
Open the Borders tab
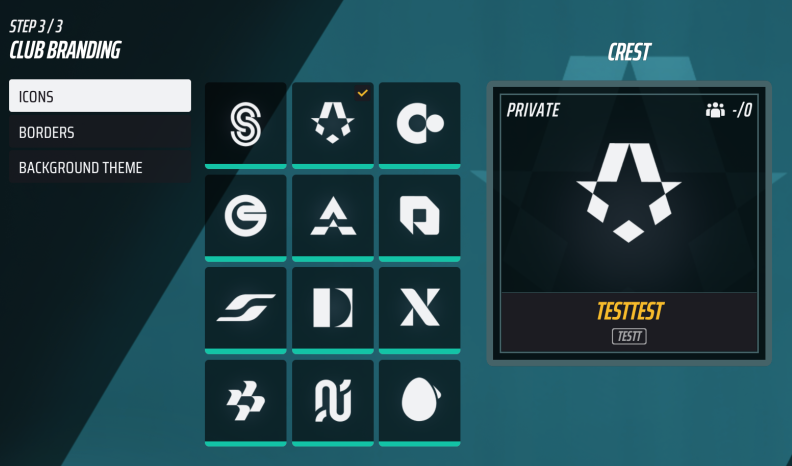[100, 132]
